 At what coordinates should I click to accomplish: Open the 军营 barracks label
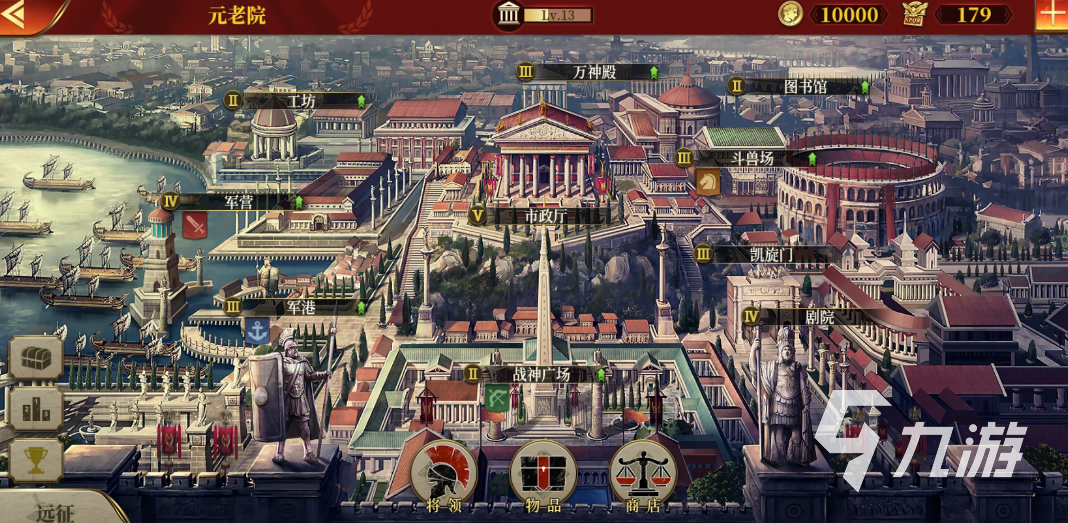[x=236, y=201]
